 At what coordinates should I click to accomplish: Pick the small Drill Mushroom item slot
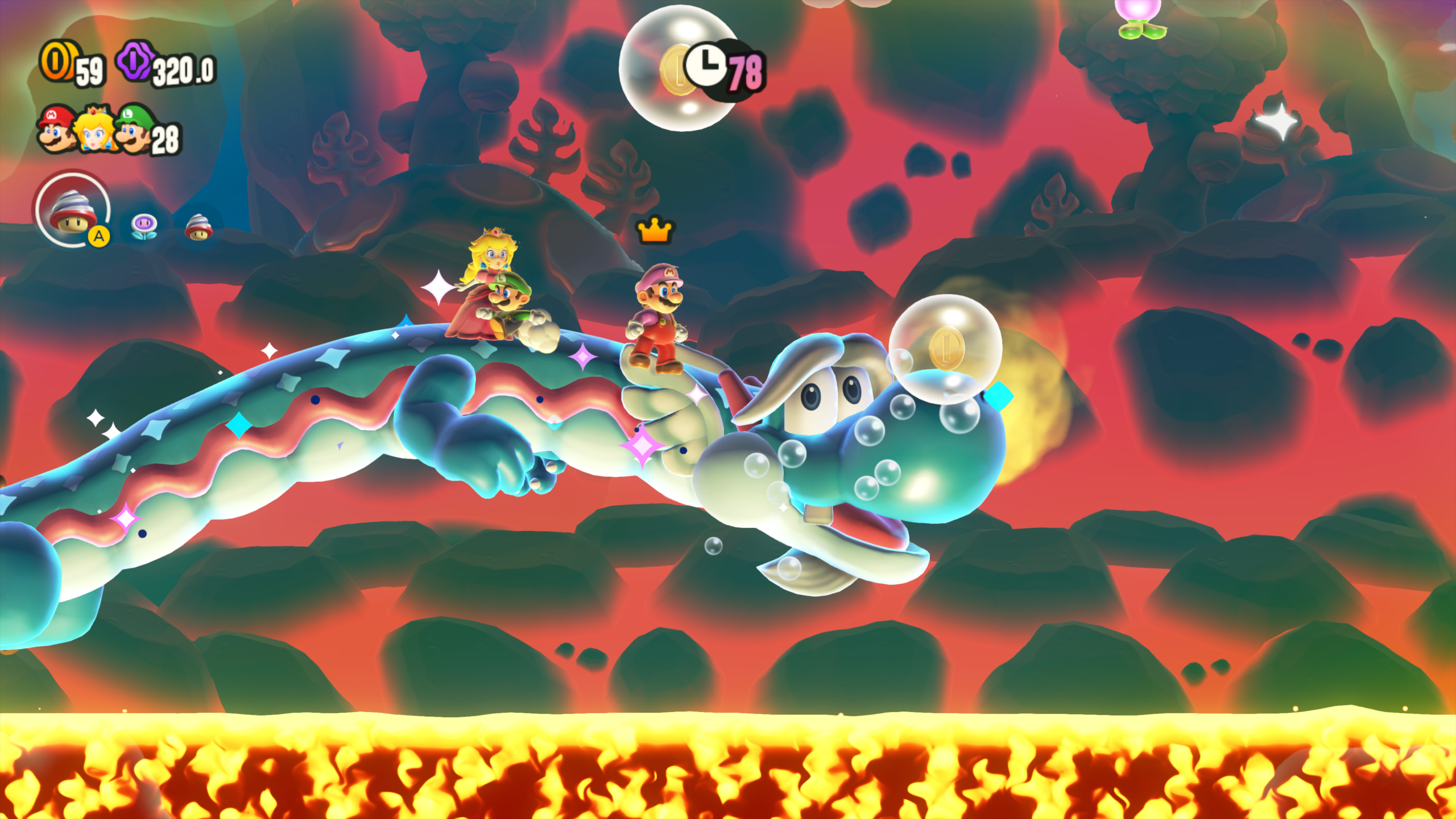tap(198, 227)
